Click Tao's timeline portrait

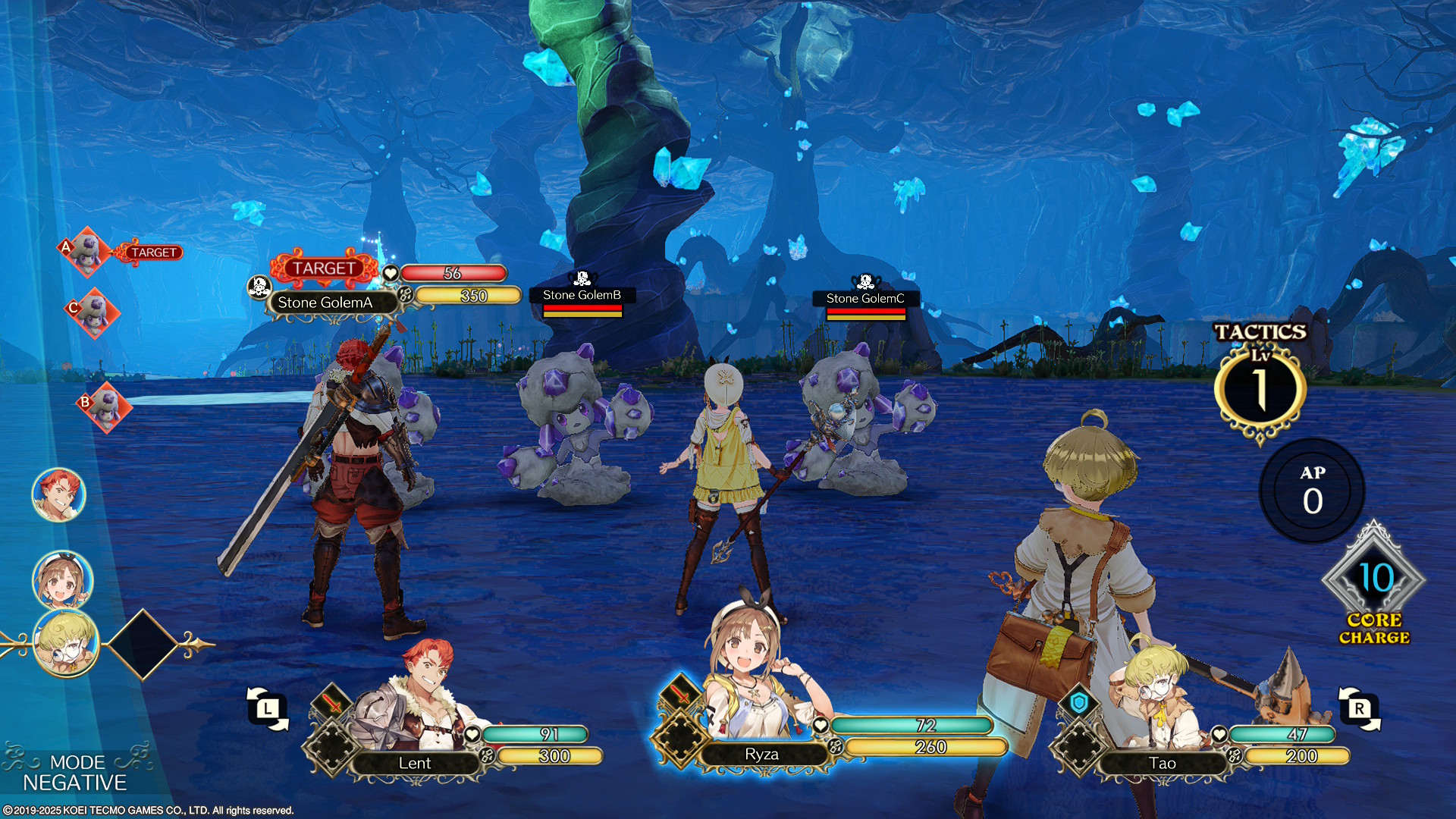click(x=66, y=643)
